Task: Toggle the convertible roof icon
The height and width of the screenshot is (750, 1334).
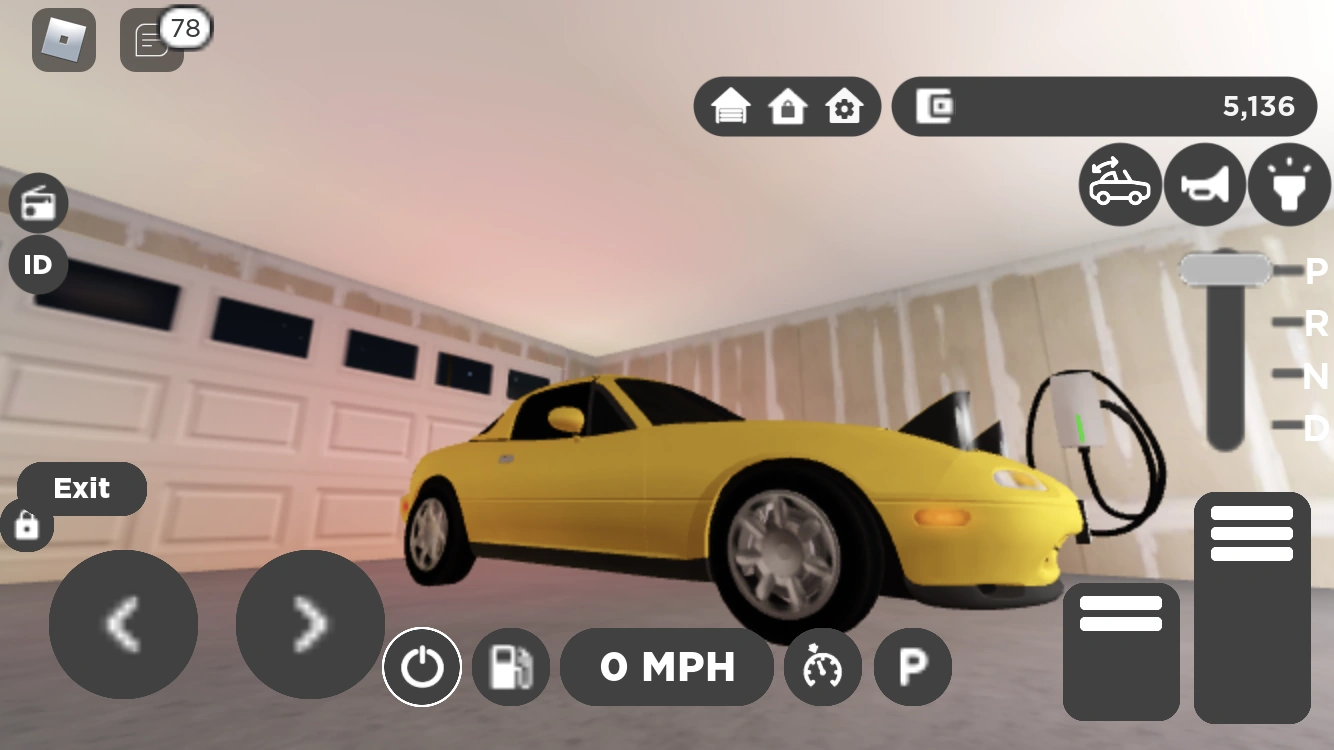Action: 1120,184
